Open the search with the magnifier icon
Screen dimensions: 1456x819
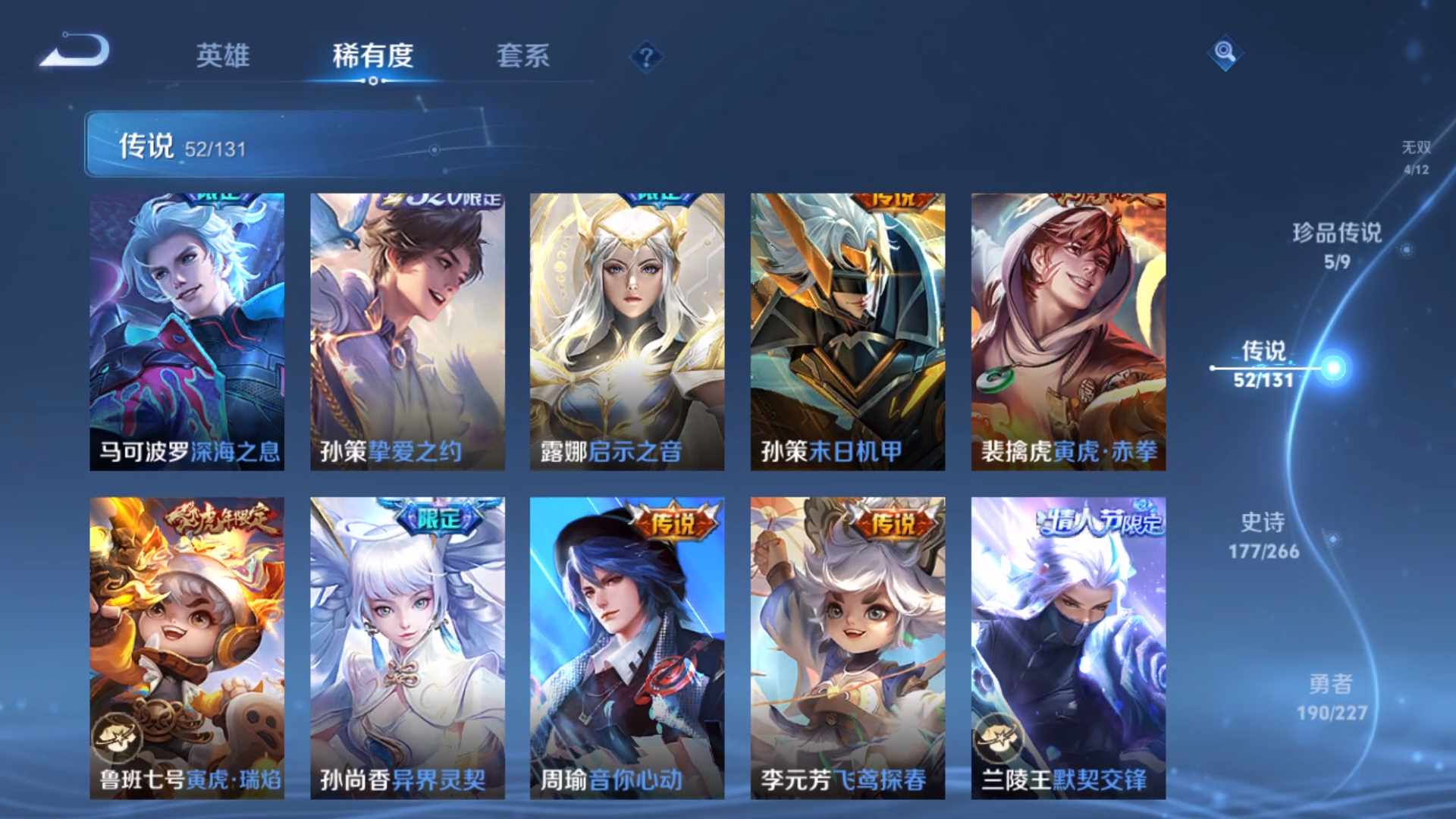(1224, 55)
